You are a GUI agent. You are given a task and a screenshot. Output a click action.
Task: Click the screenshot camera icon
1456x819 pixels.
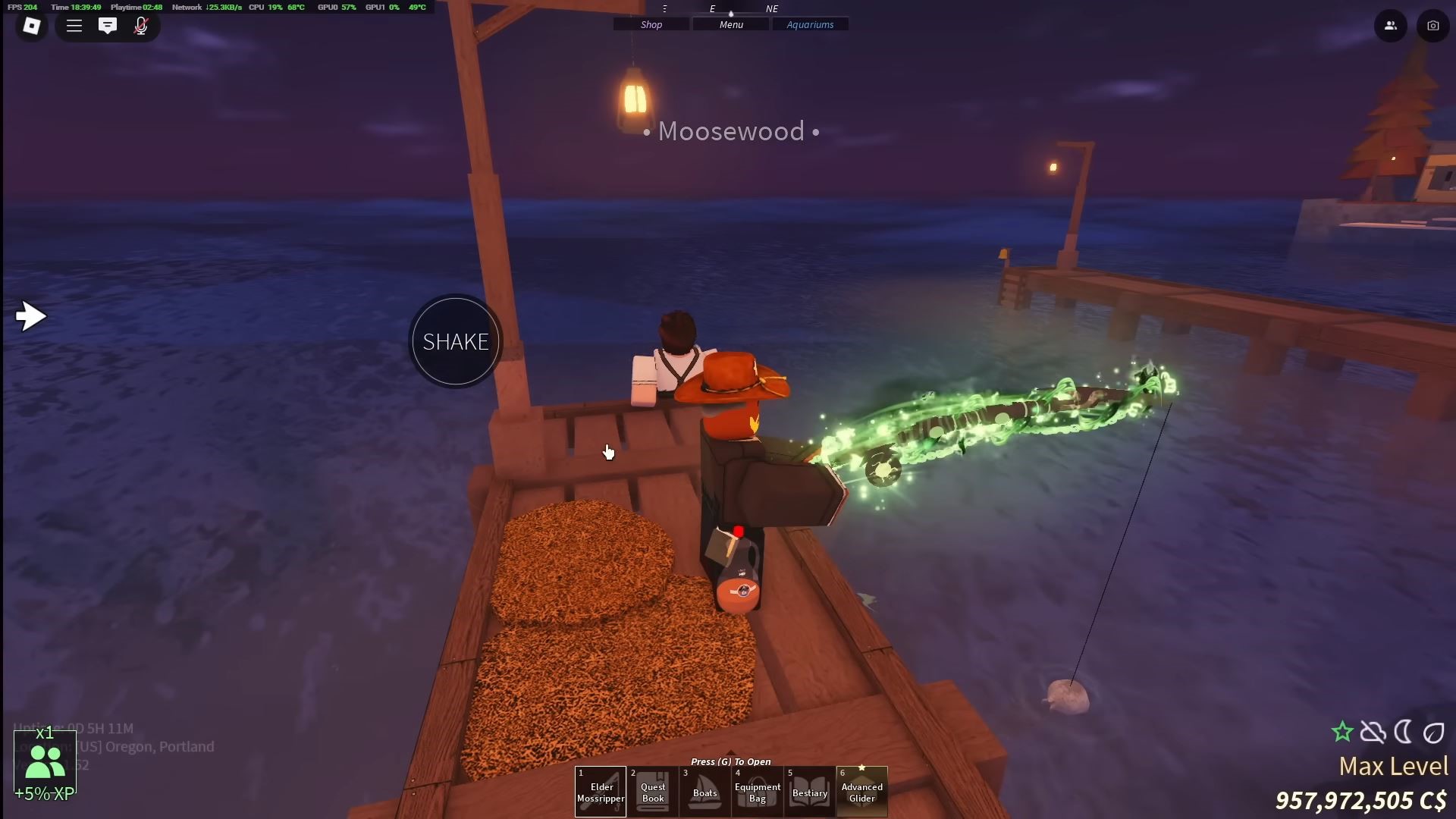(1432, 26)
